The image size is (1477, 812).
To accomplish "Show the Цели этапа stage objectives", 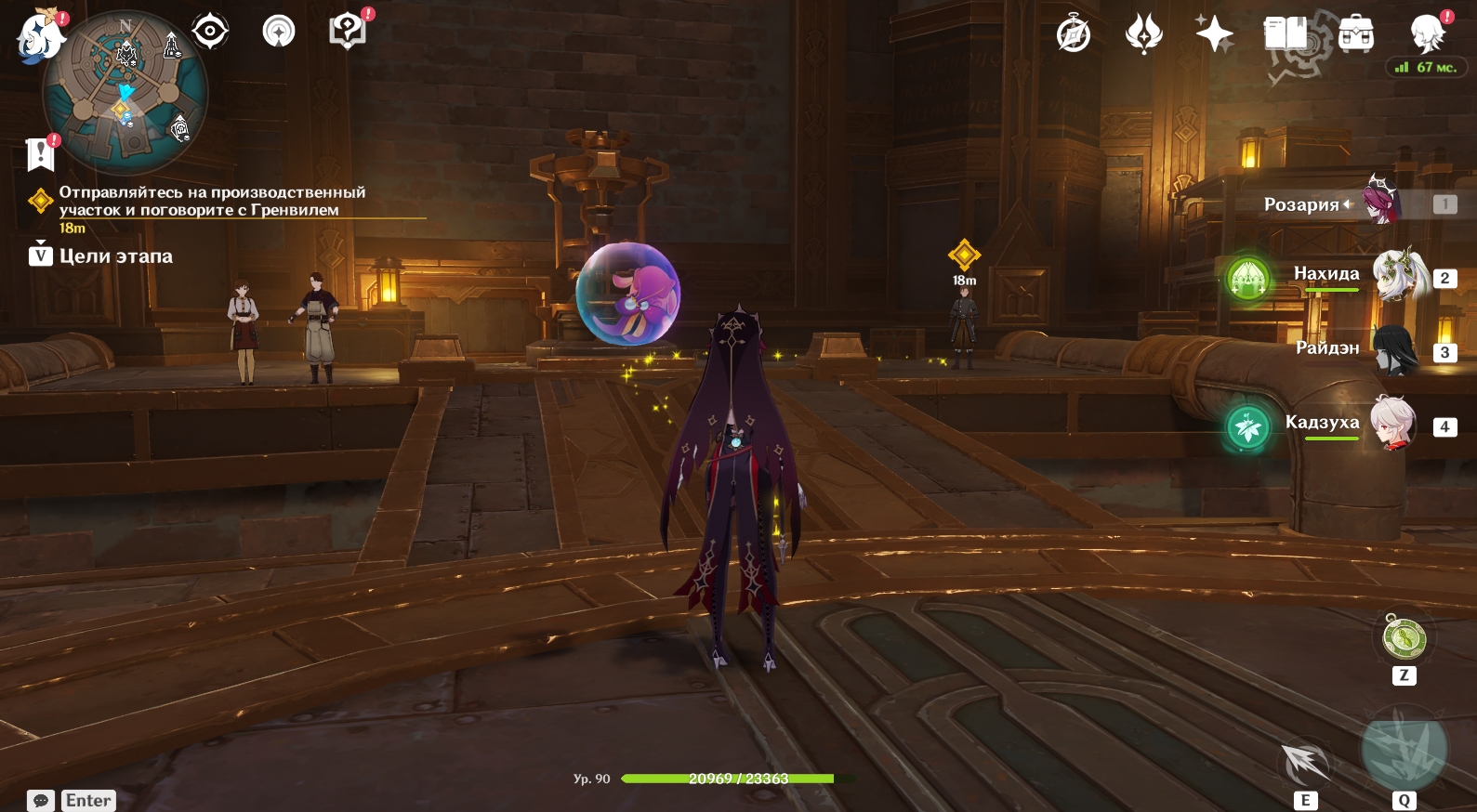I will click(x=102, y=256).
